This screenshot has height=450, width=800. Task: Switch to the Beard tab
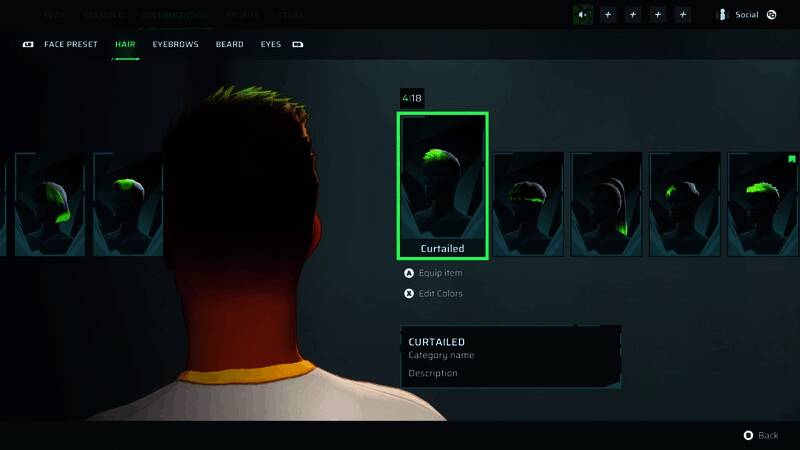[229, 45]
